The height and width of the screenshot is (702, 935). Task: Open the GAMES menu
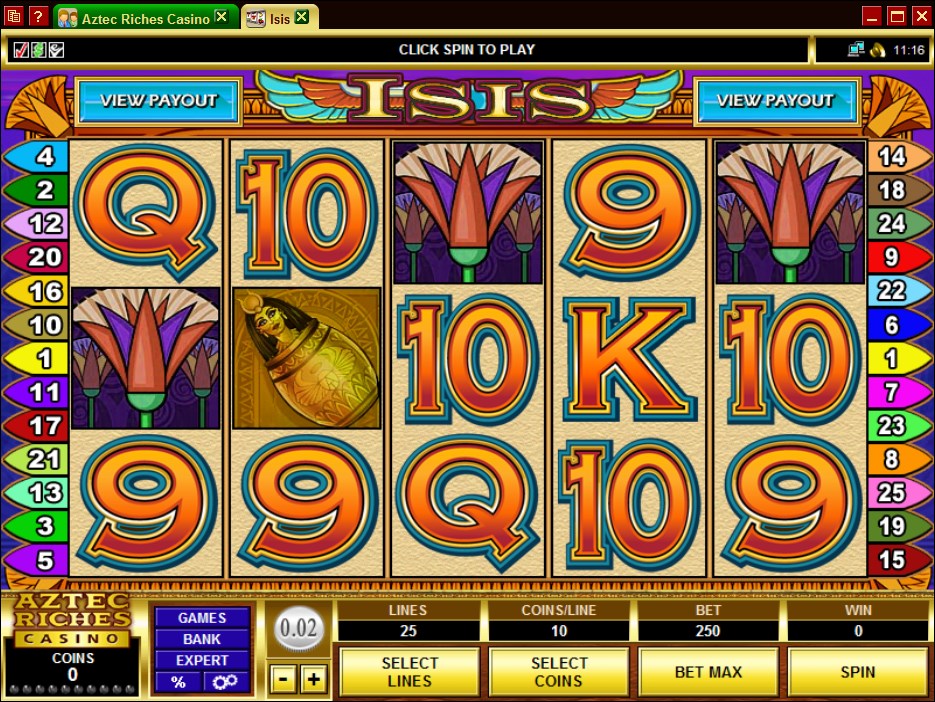coord(202,618)
